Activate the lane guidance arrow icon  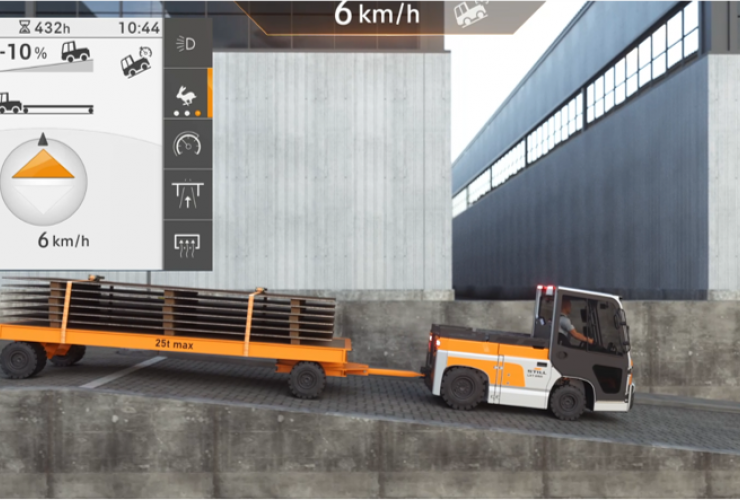click(186, 194)
